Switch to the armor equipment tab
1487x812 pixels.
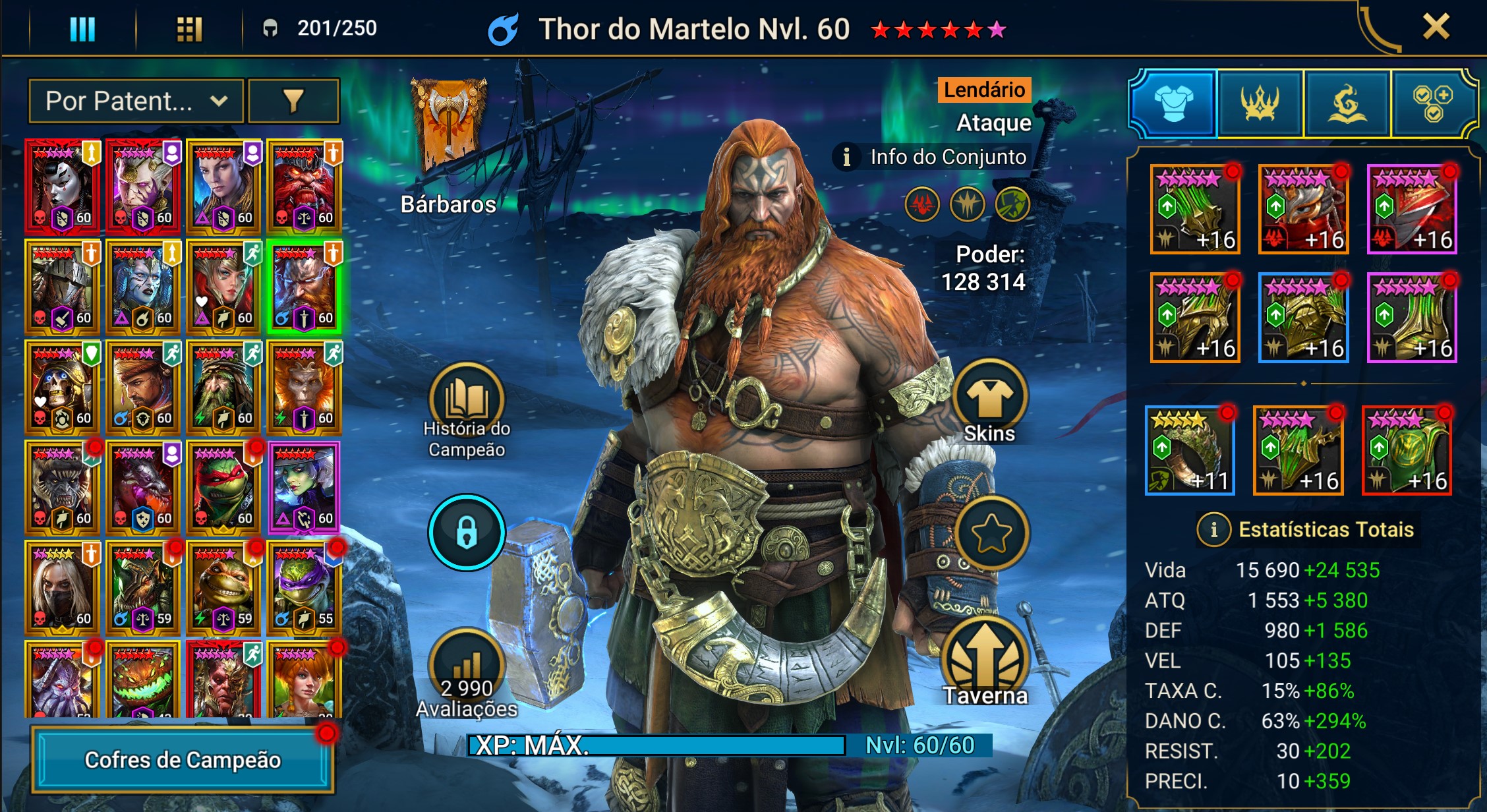(1173, 103)
